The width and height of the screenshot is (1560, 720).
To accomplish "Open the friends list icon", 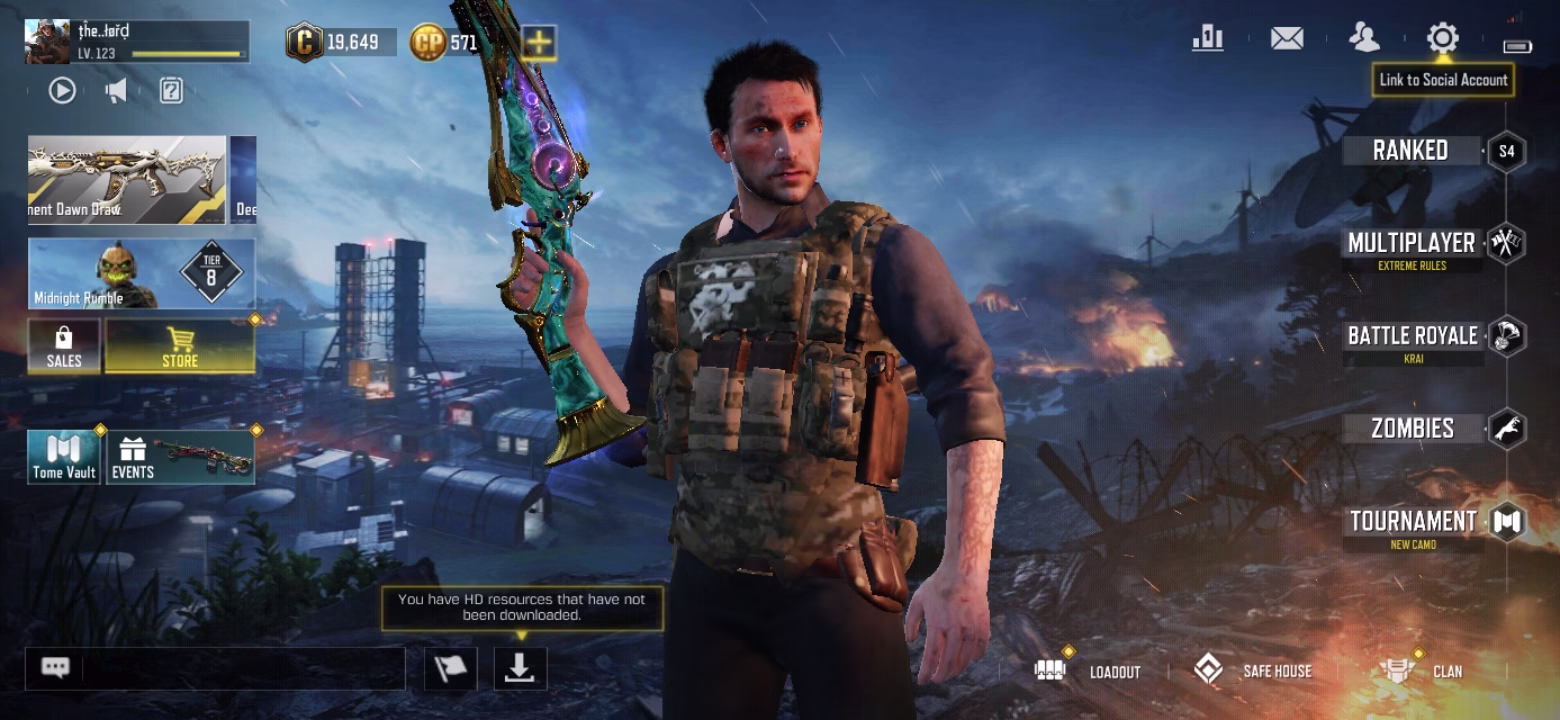I will (1364, 39).
